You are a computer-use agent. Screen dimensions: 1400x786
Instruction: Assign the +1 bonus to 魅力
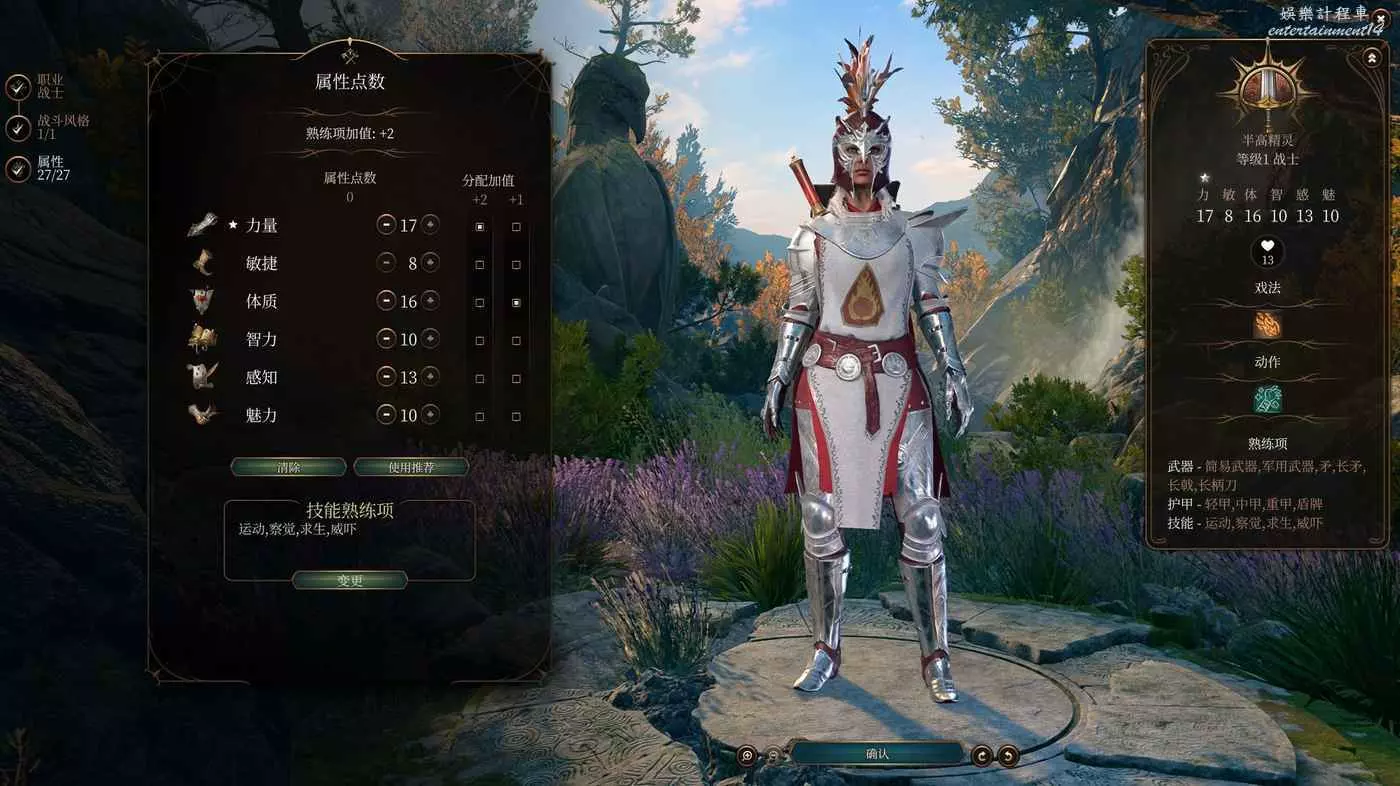coord(516,417)
